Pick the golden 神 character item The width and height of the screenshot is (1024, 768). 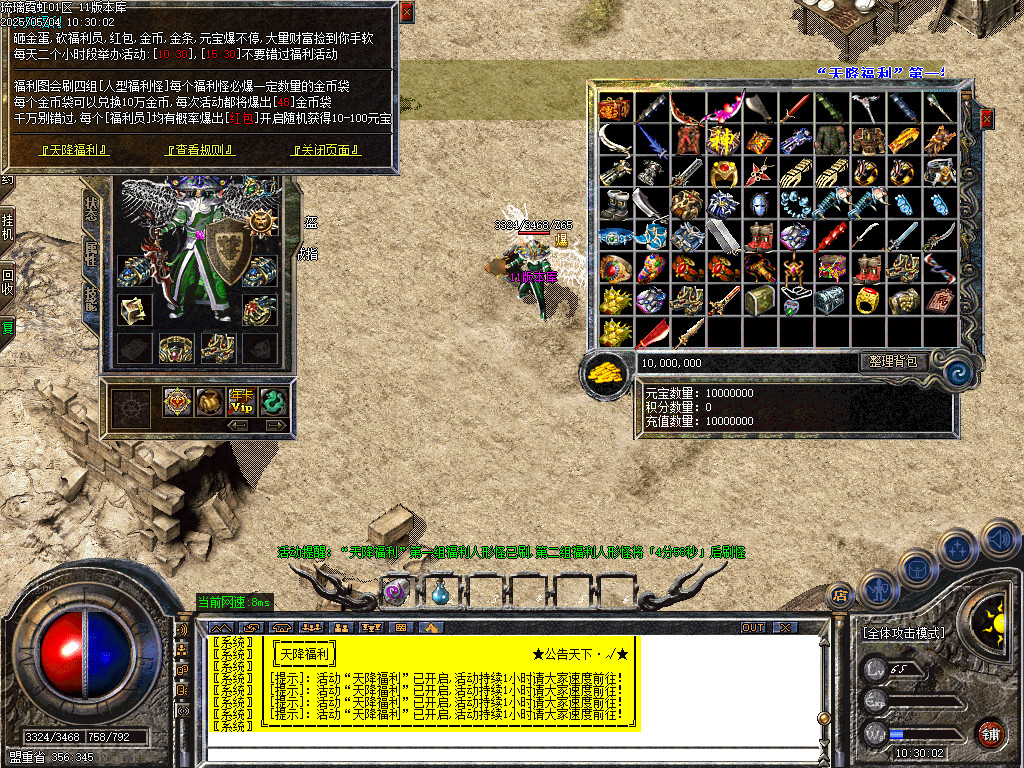pyautogui.click(x=722, y=140)
